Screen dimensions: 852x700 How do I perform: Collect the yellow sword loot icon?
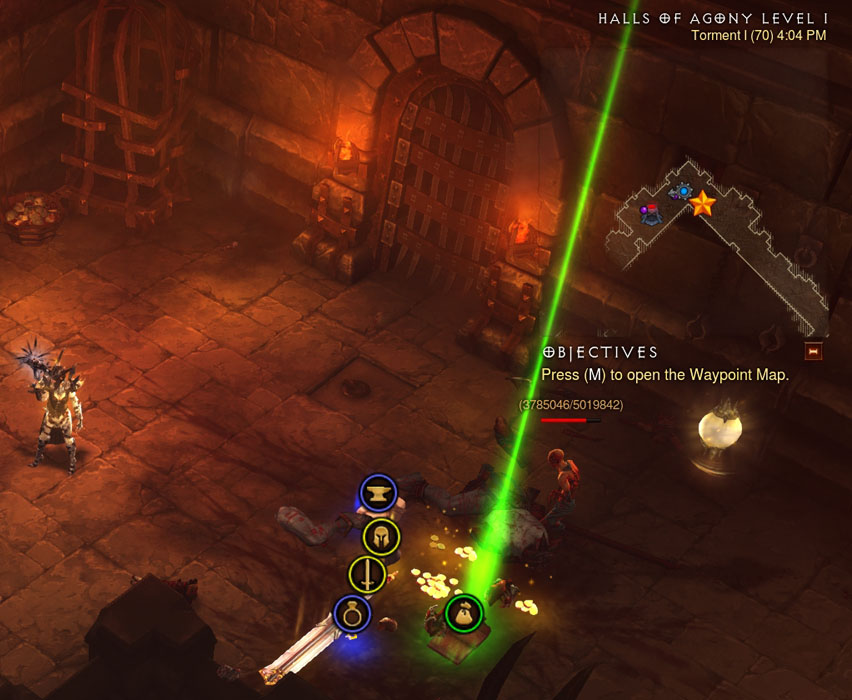[367, 575]
